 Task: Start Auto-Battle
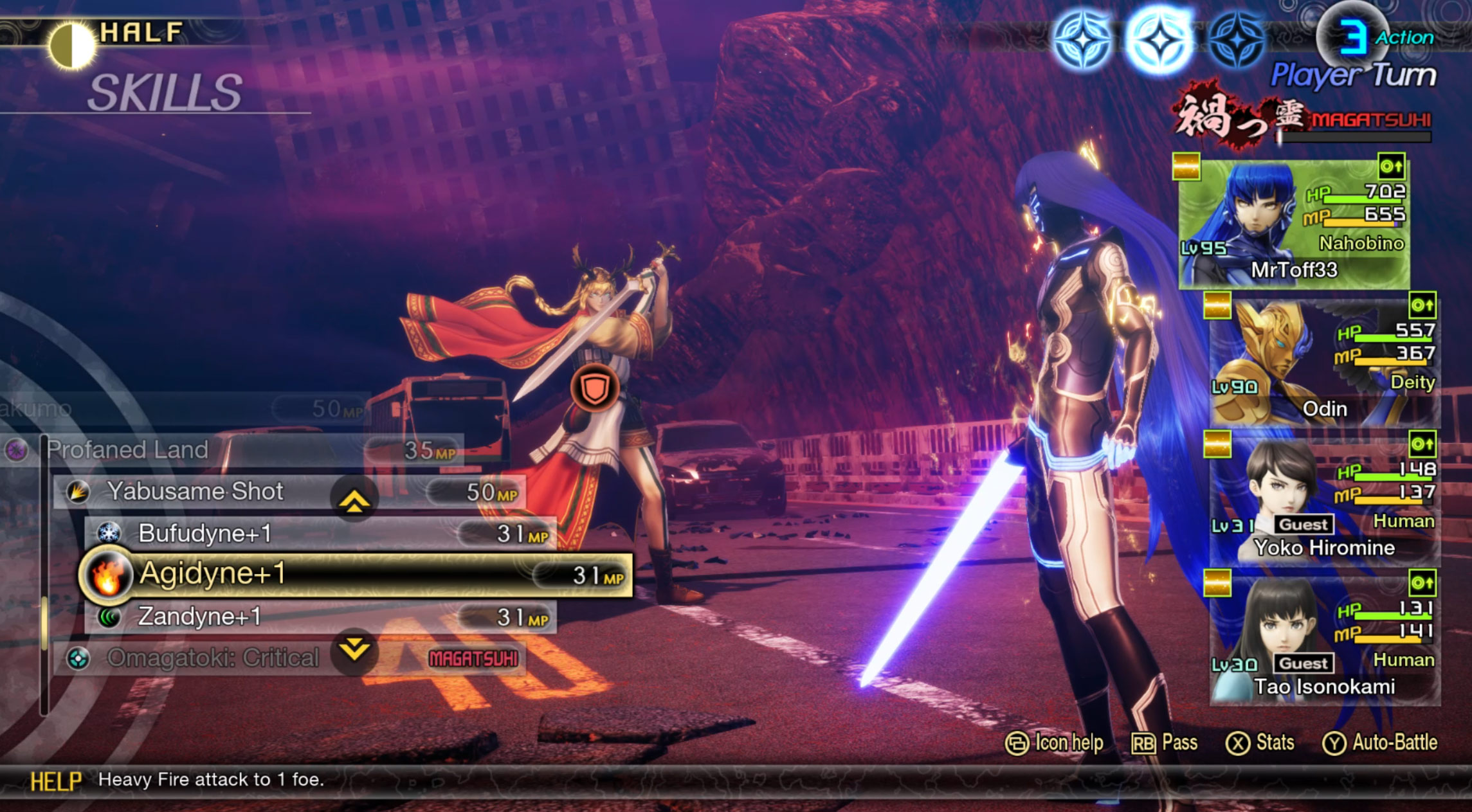1380,743
